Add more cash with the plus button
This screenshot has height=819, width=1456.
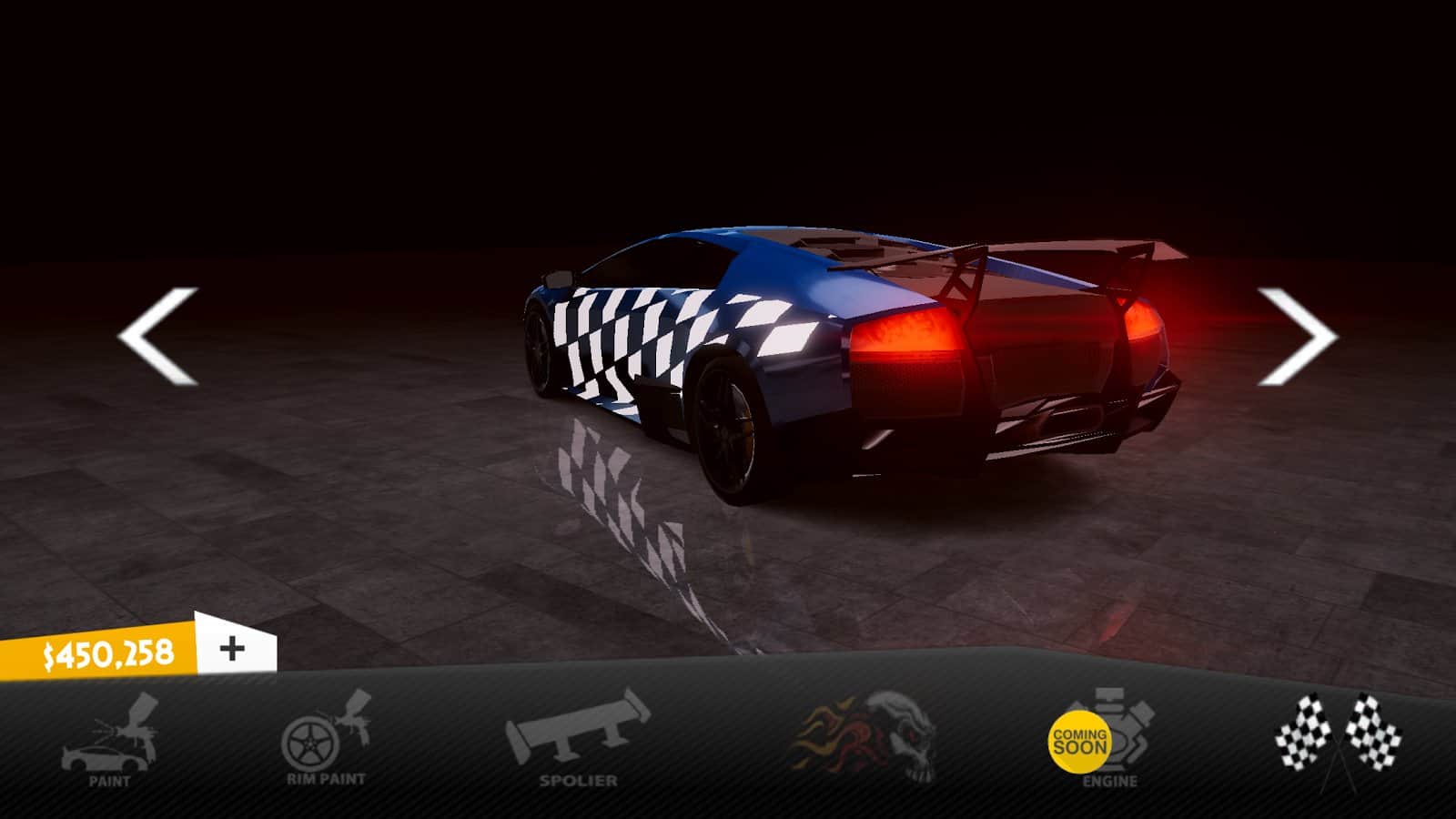(x=234, y=648)
